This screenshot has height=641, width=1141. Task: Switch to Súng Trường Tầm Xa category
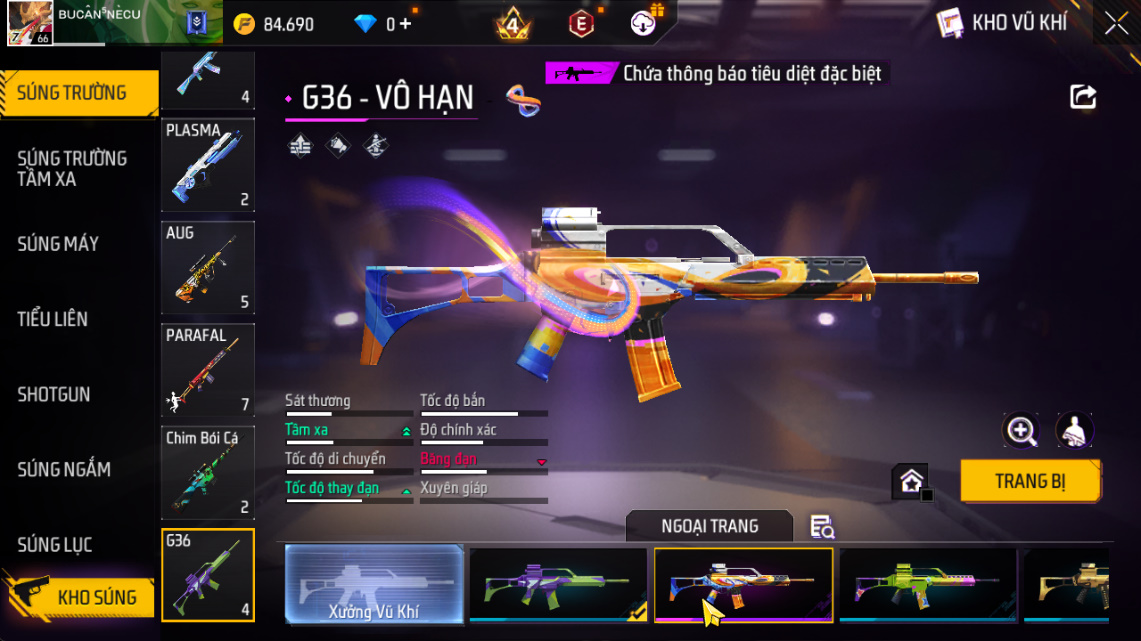pos(72,169)
